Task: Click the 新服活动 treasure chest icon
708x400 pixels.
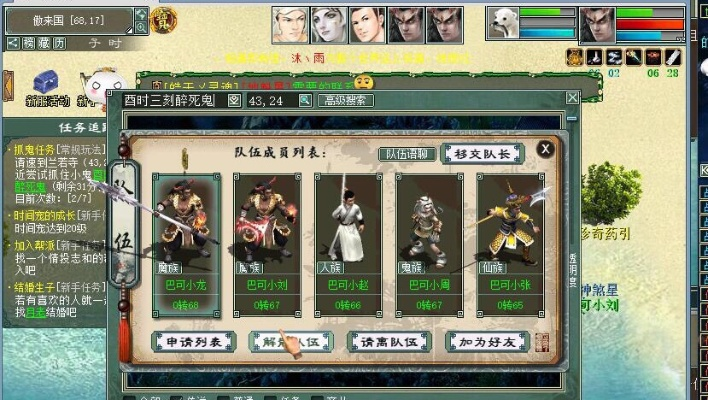Action: pyautogui.click(x=47, y=82)
